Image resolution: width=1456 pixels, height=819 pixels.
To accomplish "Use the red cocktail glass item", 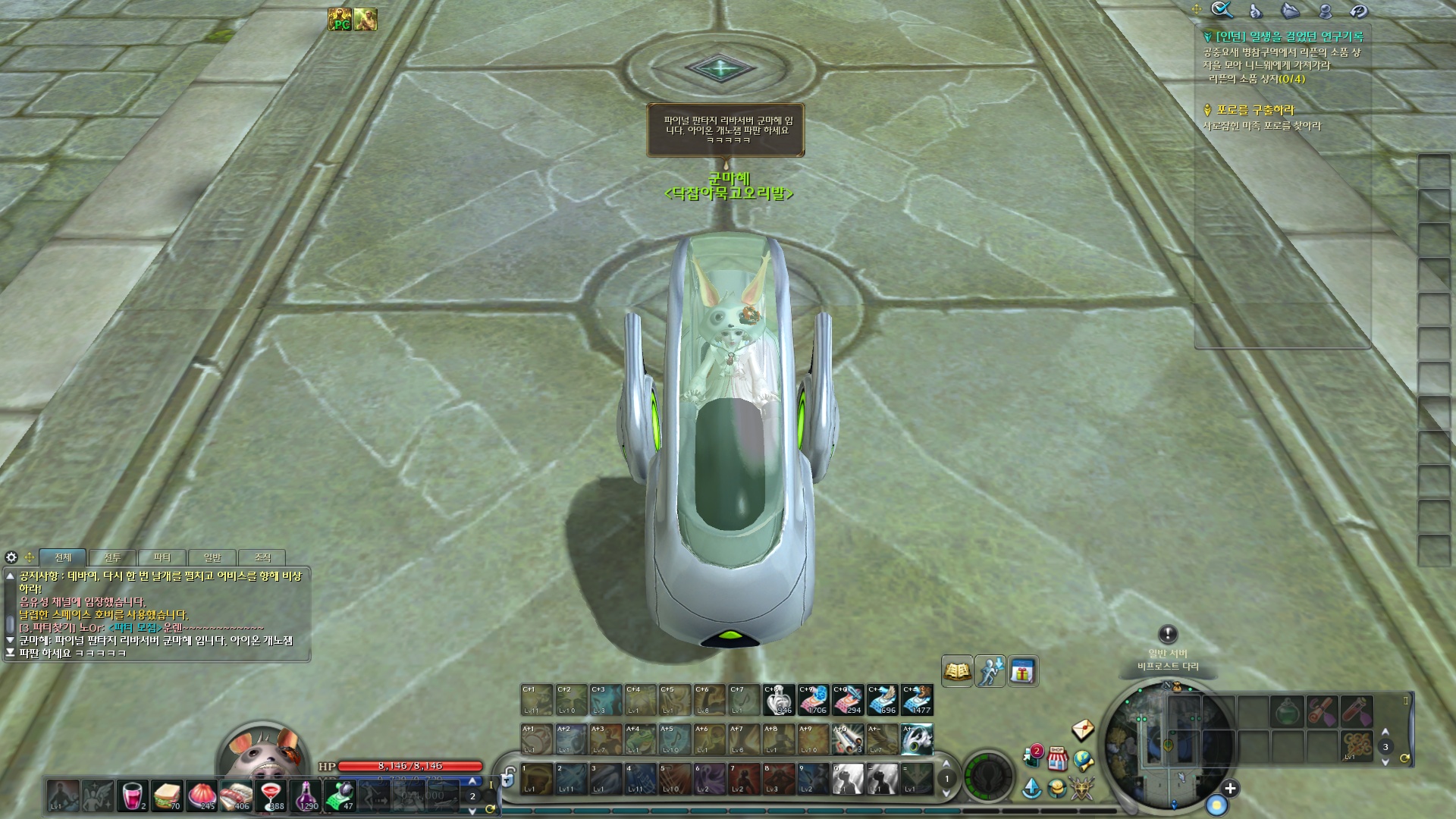I will click(x=271, y=795).
